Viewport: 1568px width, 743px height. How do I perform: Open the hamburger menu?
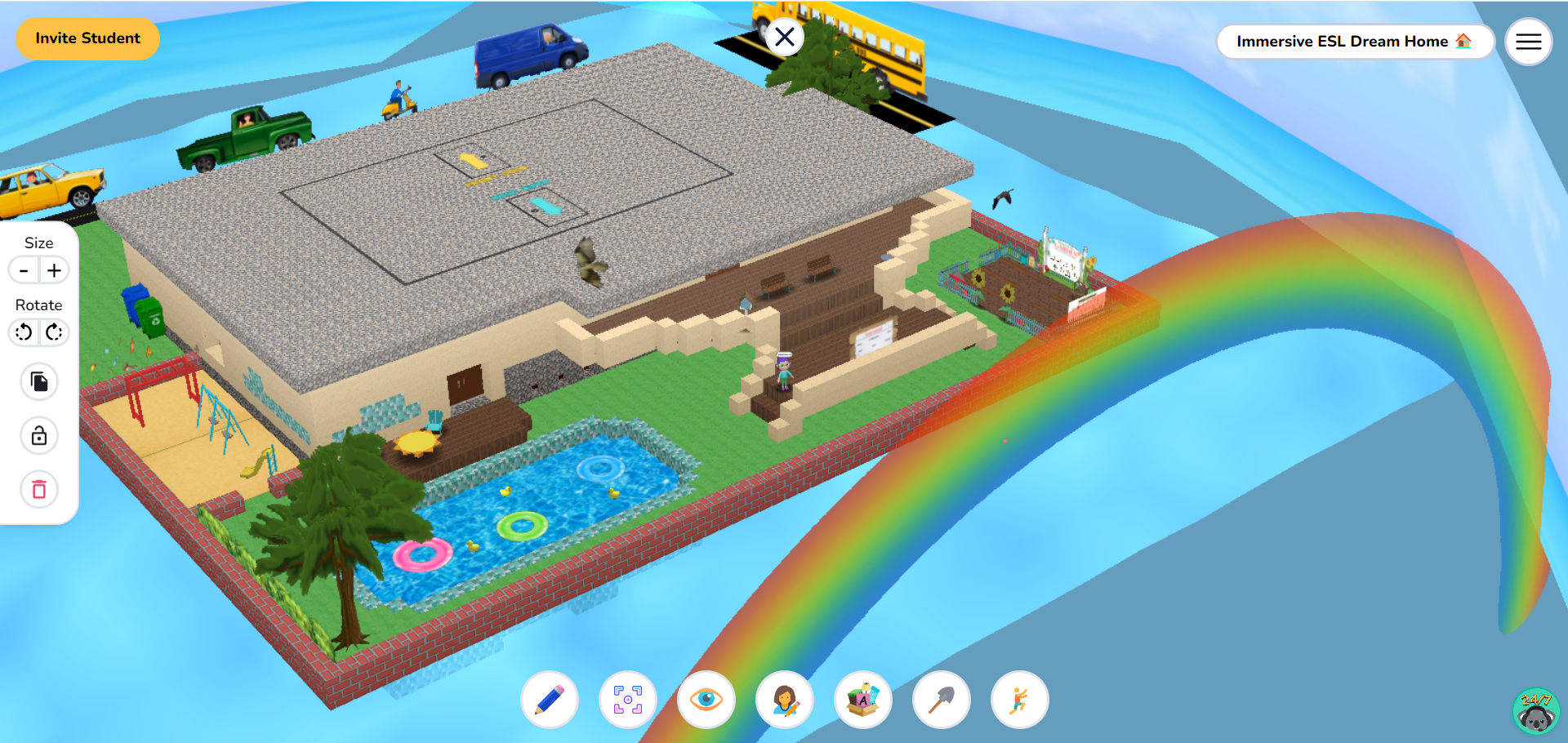point(1528,41)
